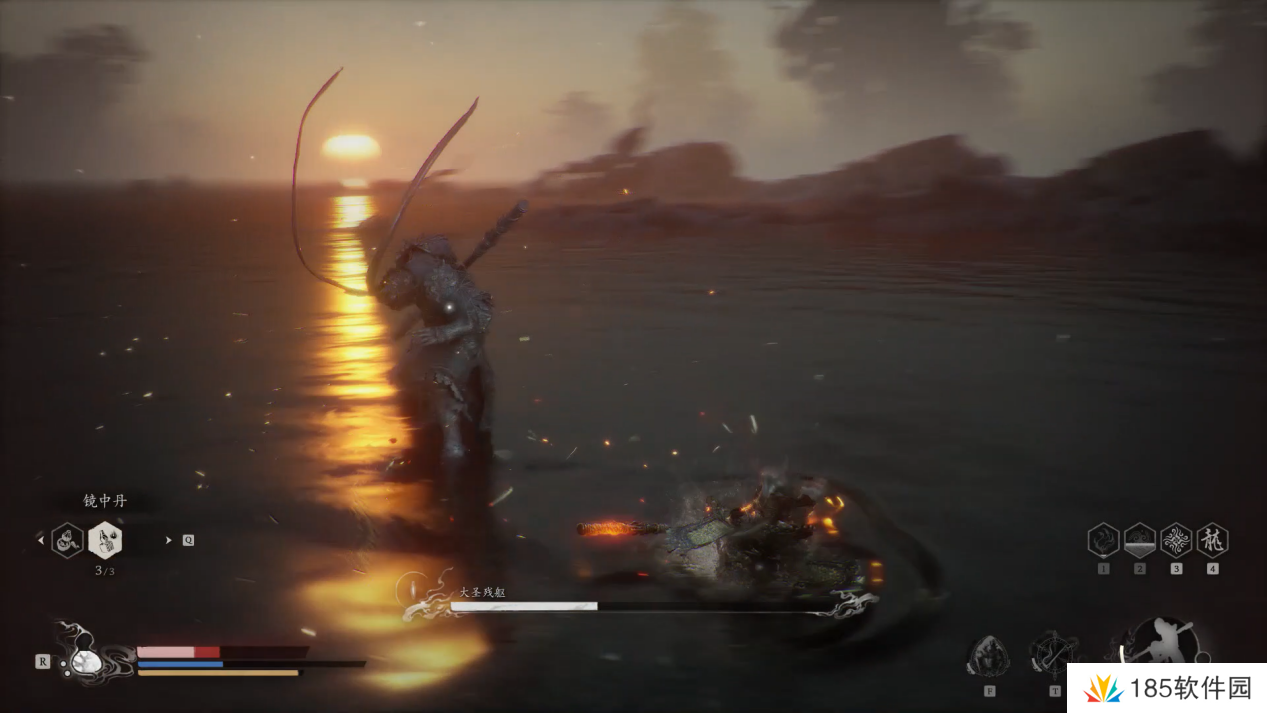Trigger the 龍 character spell in slot 4

coord(1212,540)
